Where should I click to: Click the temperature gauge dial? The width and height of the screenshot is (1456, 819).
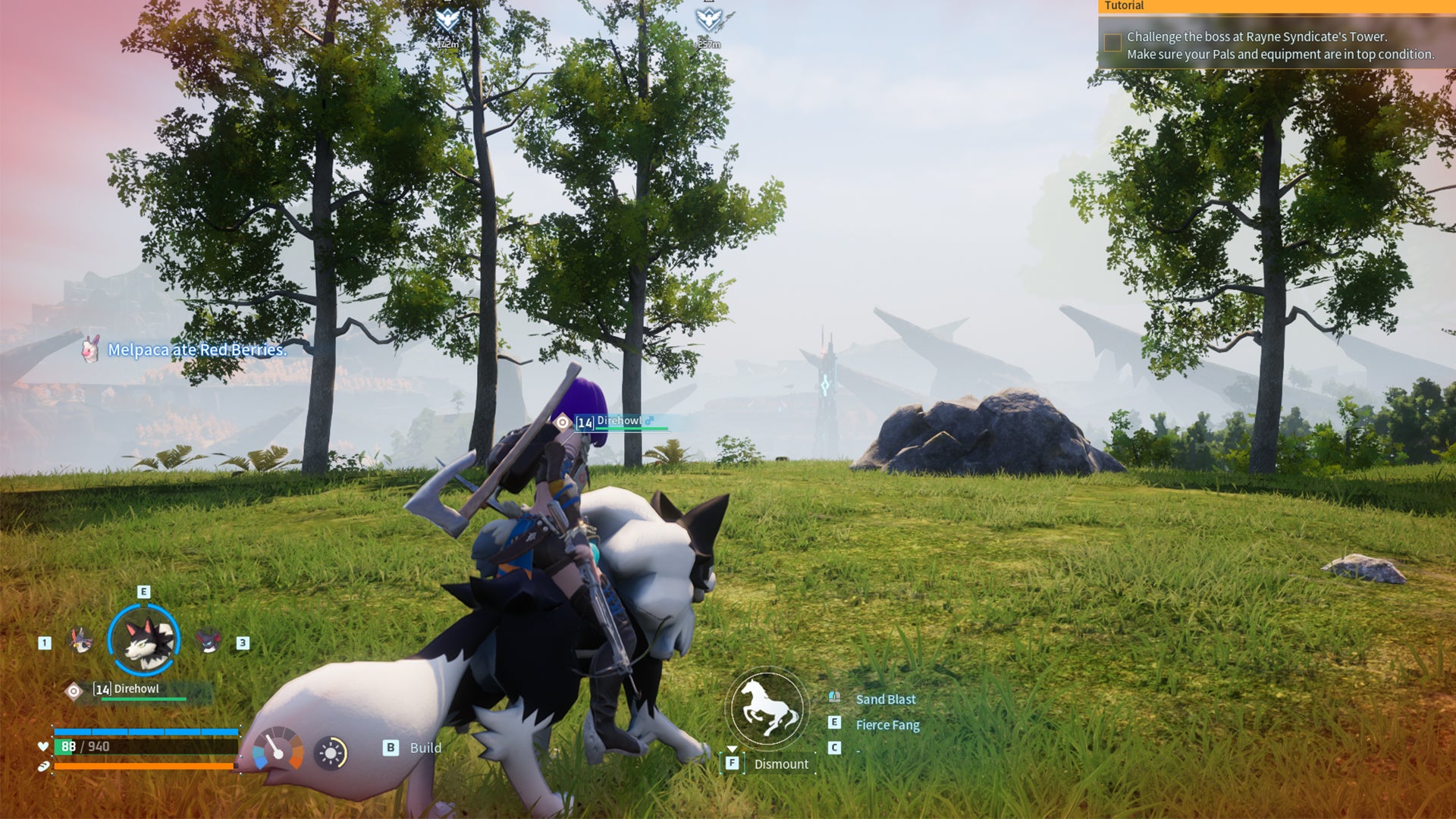click(x=278, y=749)
